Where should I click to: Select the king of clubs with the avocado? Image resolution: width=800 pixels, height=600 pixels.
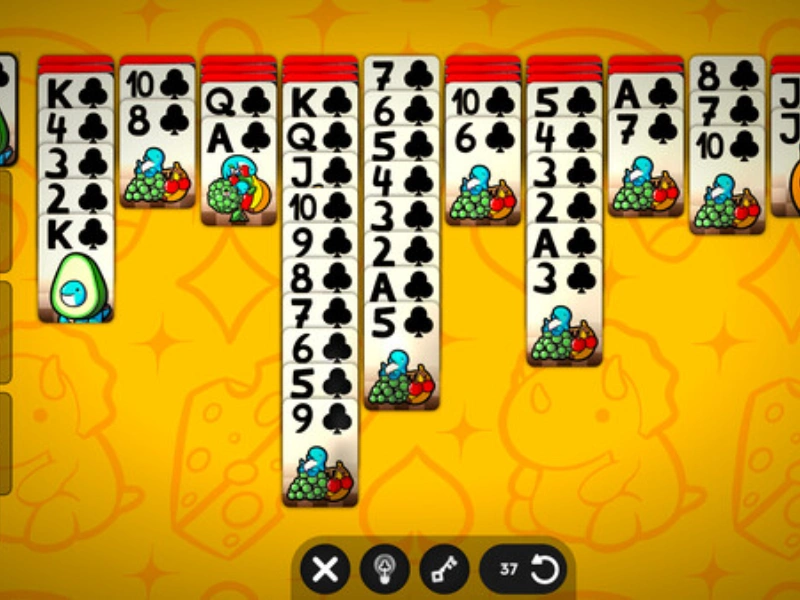tap(76, 270)
